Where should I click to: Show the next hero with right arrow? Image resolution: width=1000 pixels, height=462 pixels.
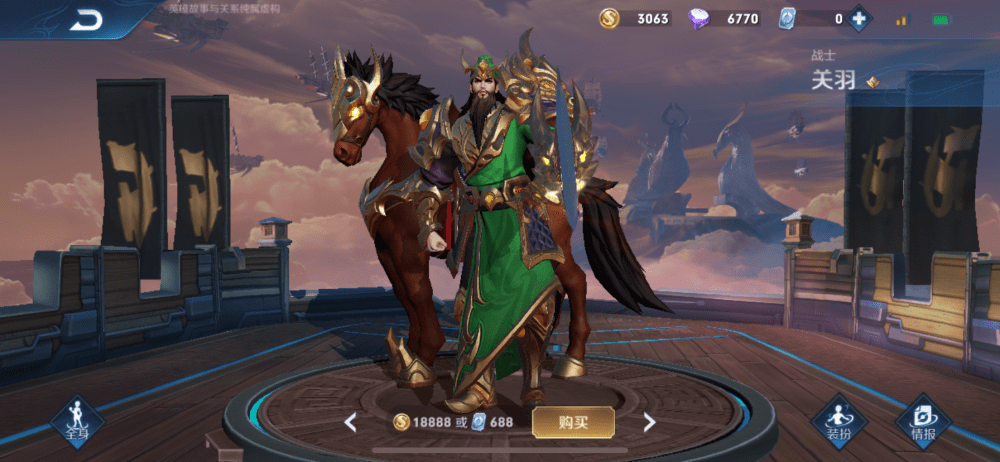649,422
